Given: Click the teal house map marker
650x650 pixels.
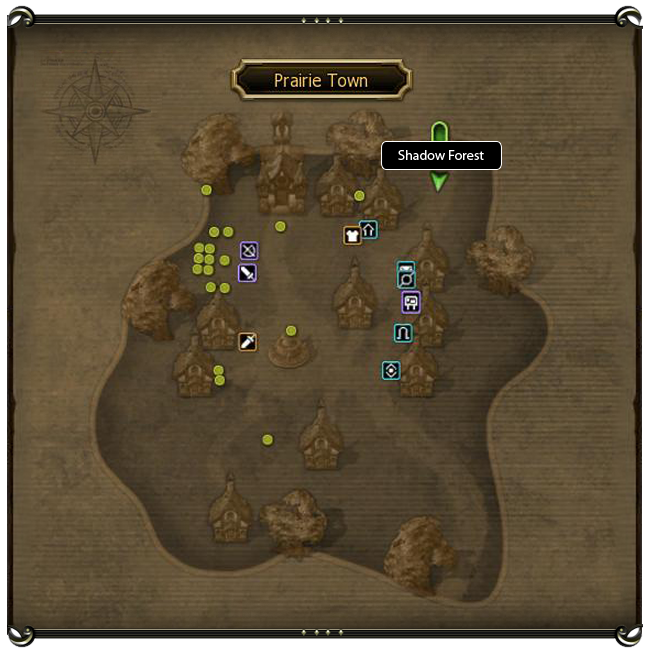Looking at the screenshot, I should (x=368, y=230).
